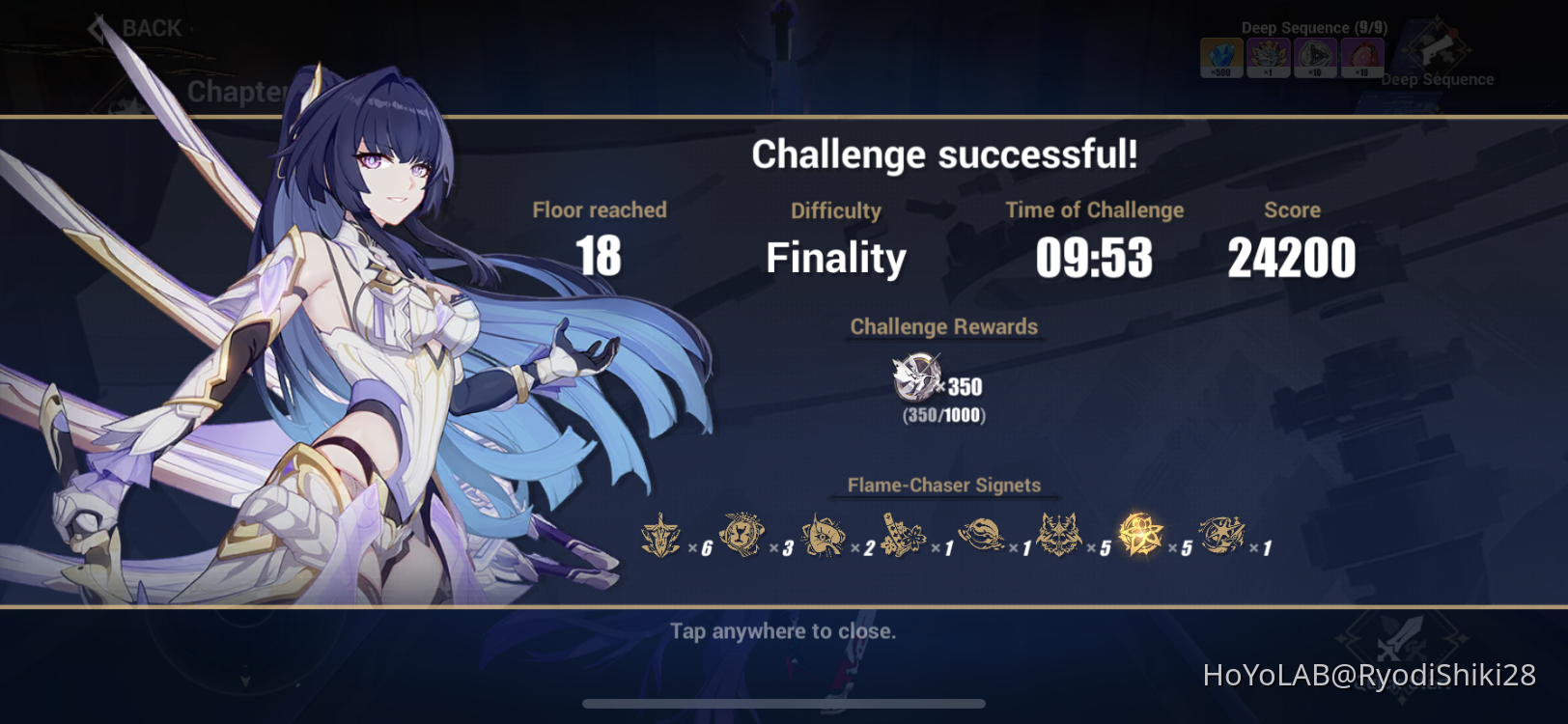Click the Chapter heading
Image resolution: width=1568 pixels, height=724 pixels.
(238, 92)
